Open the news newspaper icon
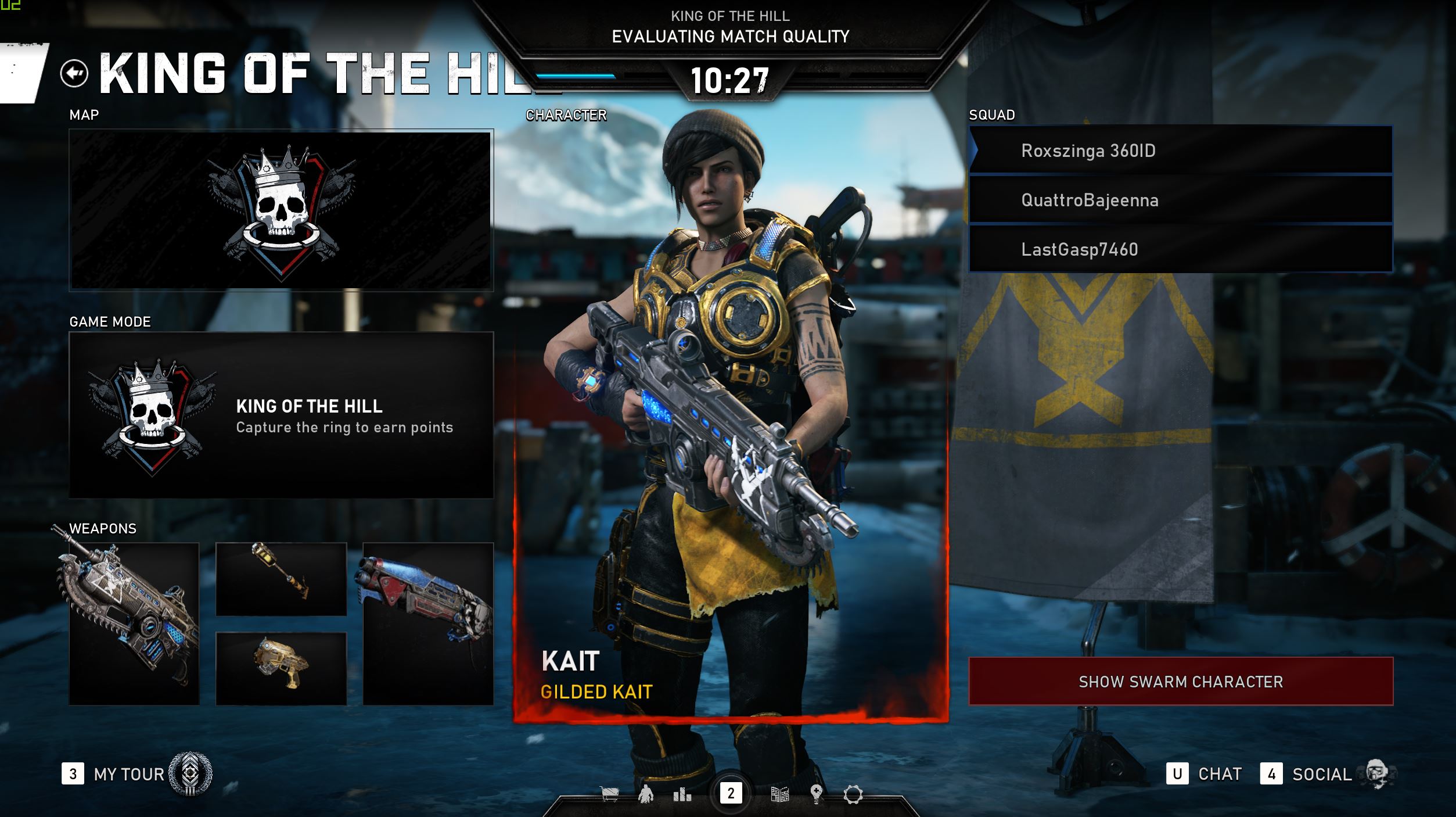1456x817 pixels. tap(779, 794)
